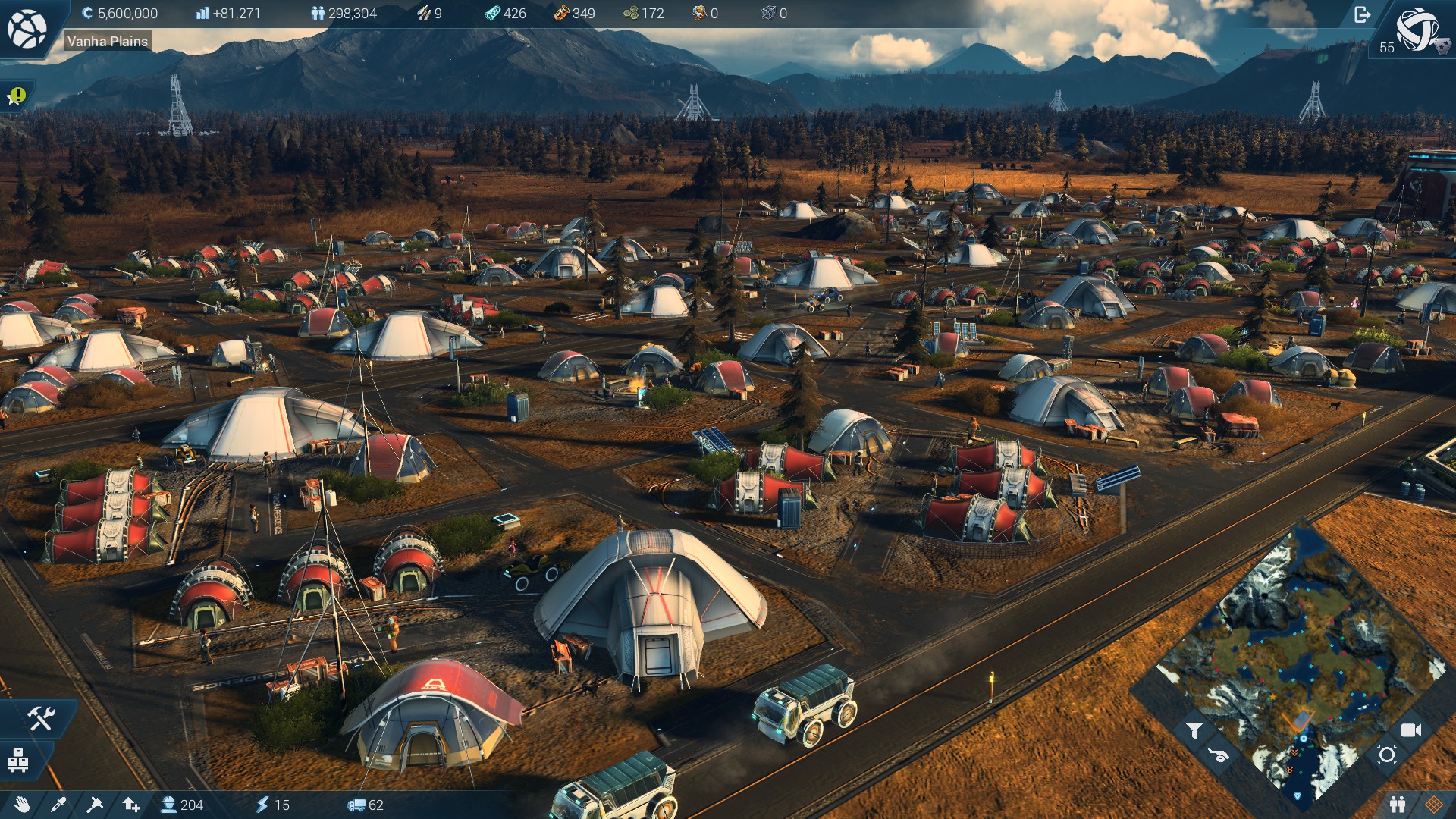Open the minimap filter funnel

(x=1194, y=730)
